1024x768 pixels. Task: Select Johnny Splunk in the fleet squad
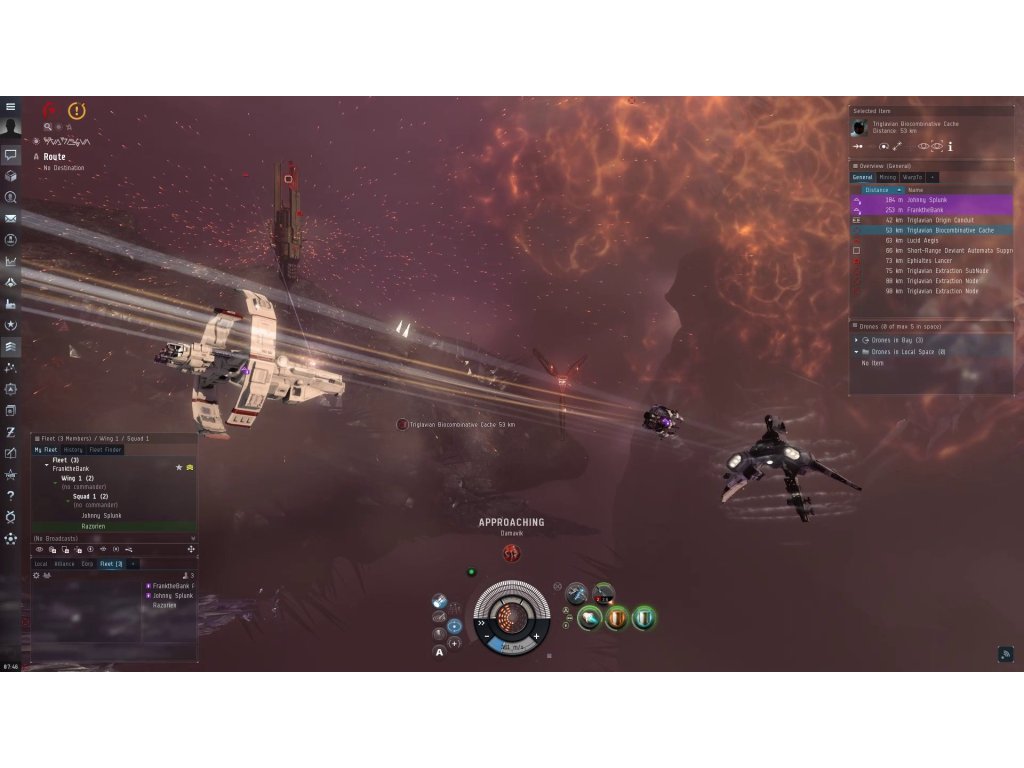click(x=101, y=515)
